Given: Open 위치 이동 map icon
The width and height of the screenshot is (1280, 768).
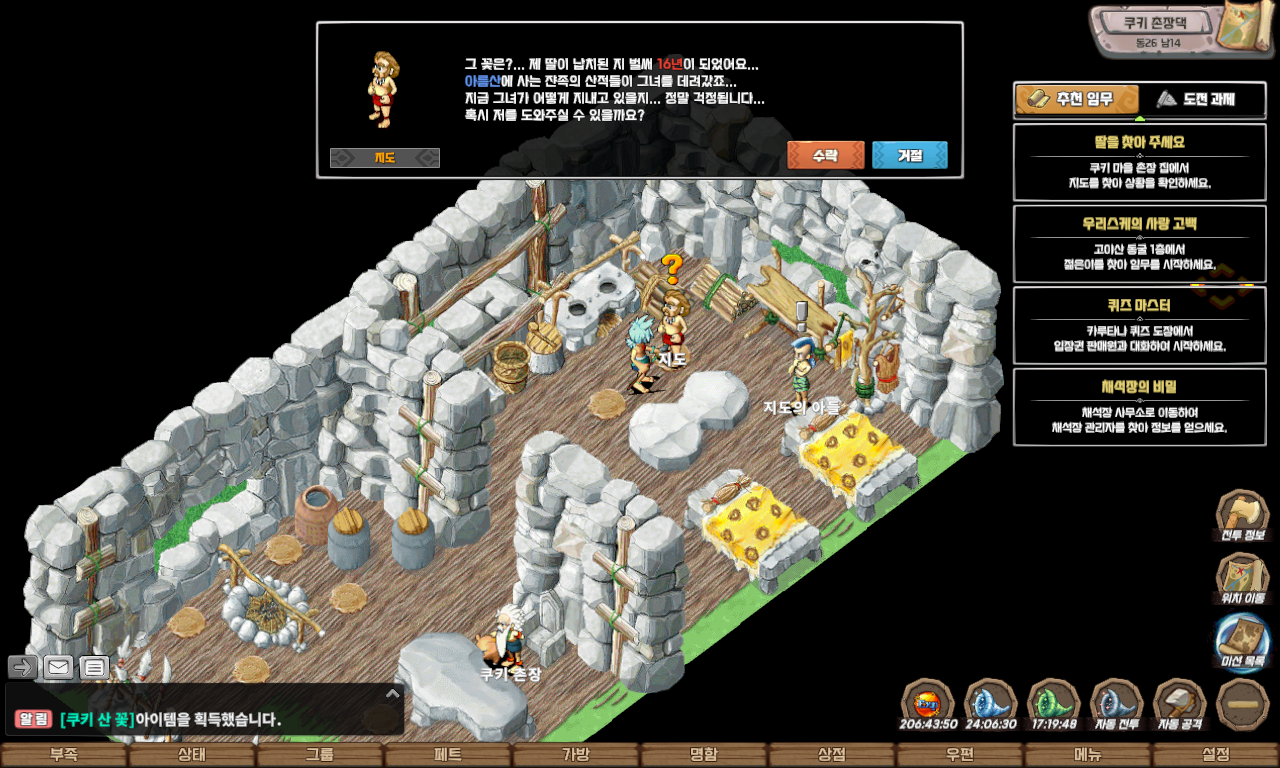Looking at the screenshot, I should (1242, 580).
